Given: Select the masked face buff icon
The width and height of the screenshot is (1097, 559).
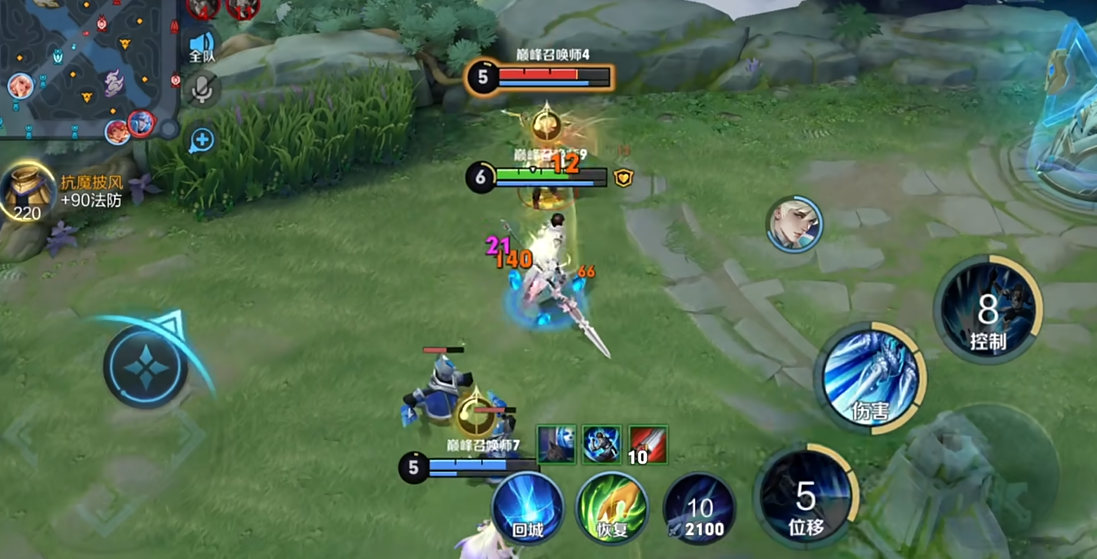Looking at the screenshot, I should click(557, 444).
